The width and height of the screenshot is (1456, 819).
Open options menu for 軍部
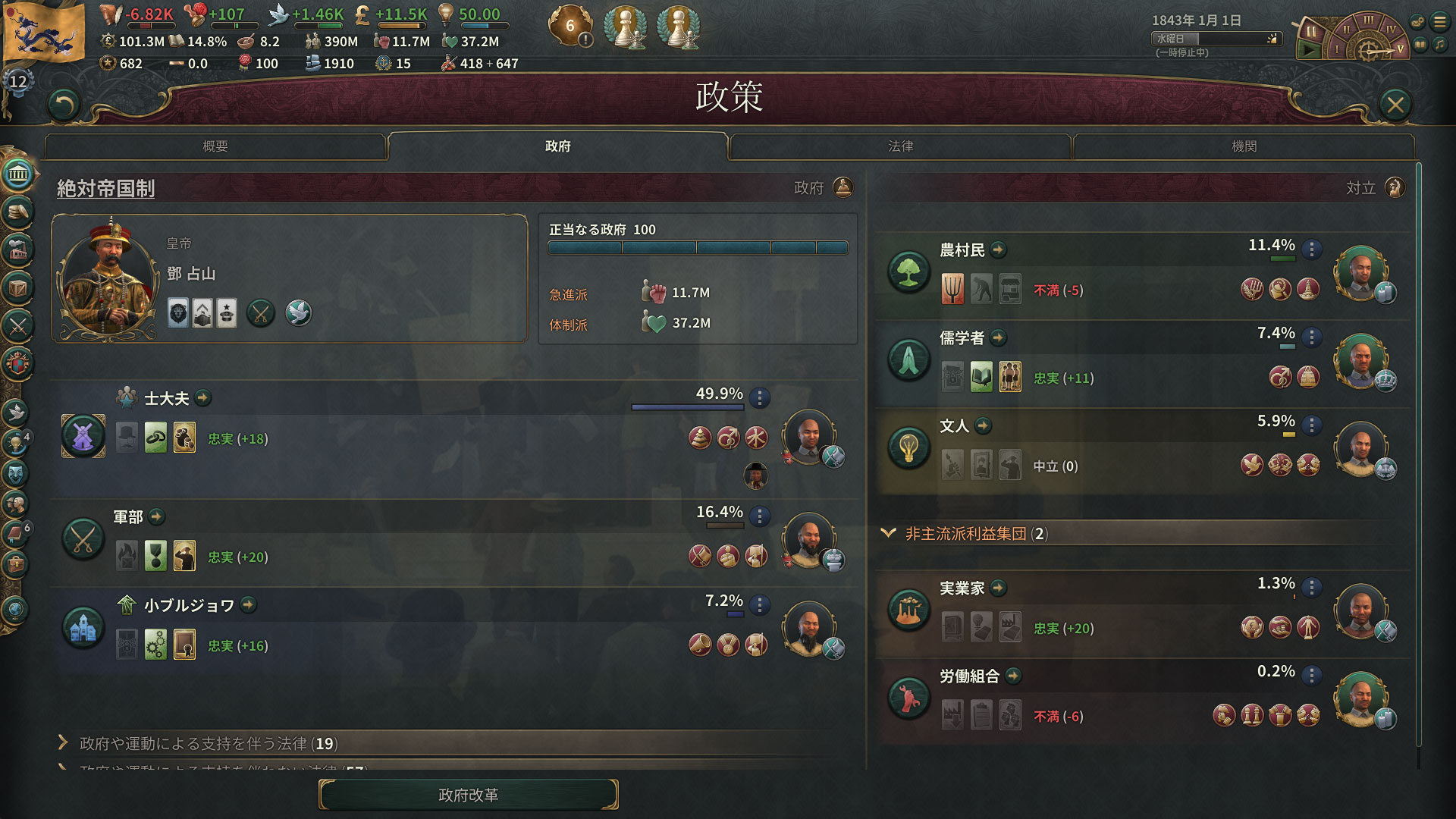[759, 516]
